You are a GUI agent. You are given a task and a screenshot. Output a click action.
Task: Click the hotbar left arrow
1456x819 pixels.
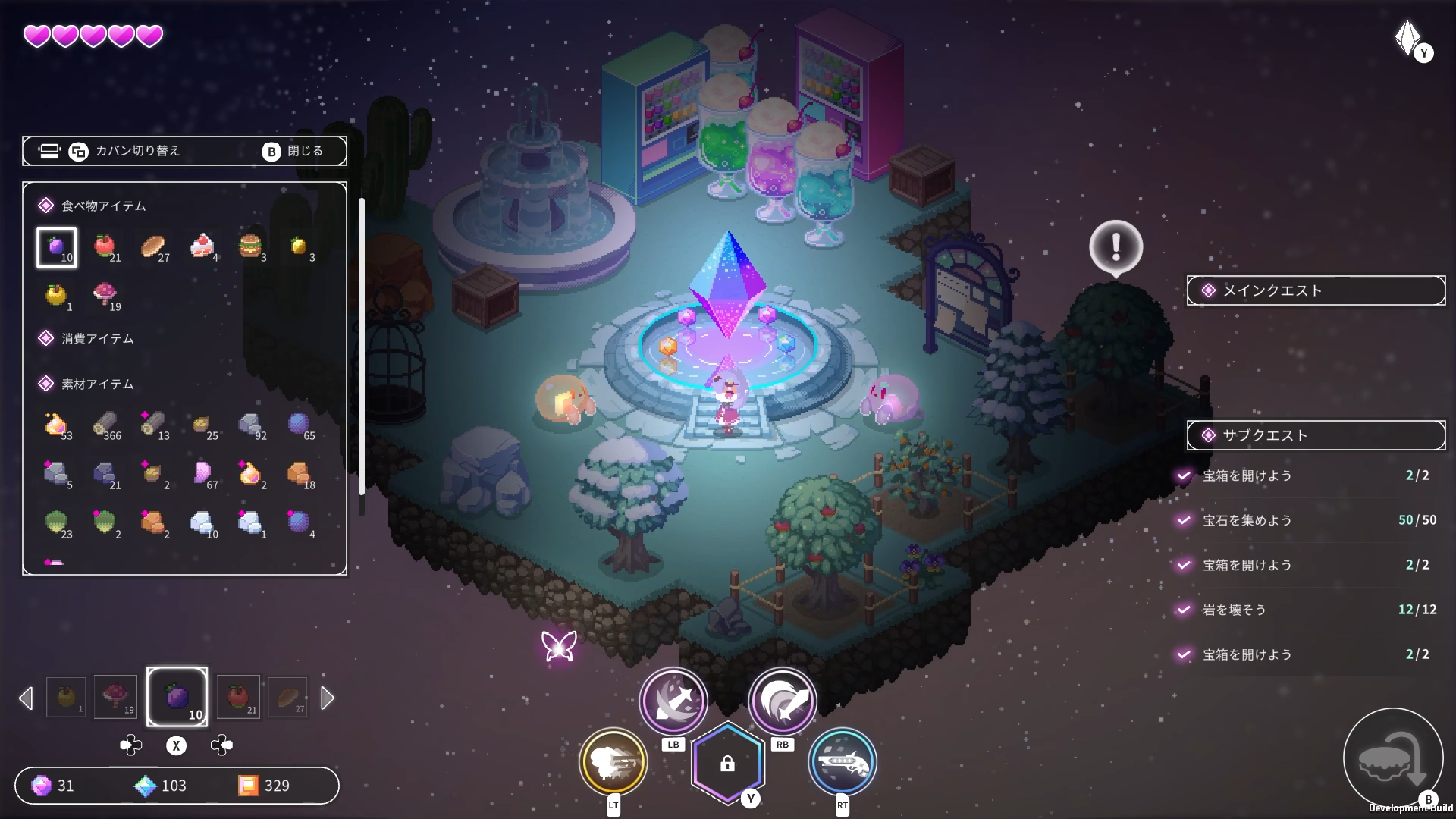click(27, 698)
